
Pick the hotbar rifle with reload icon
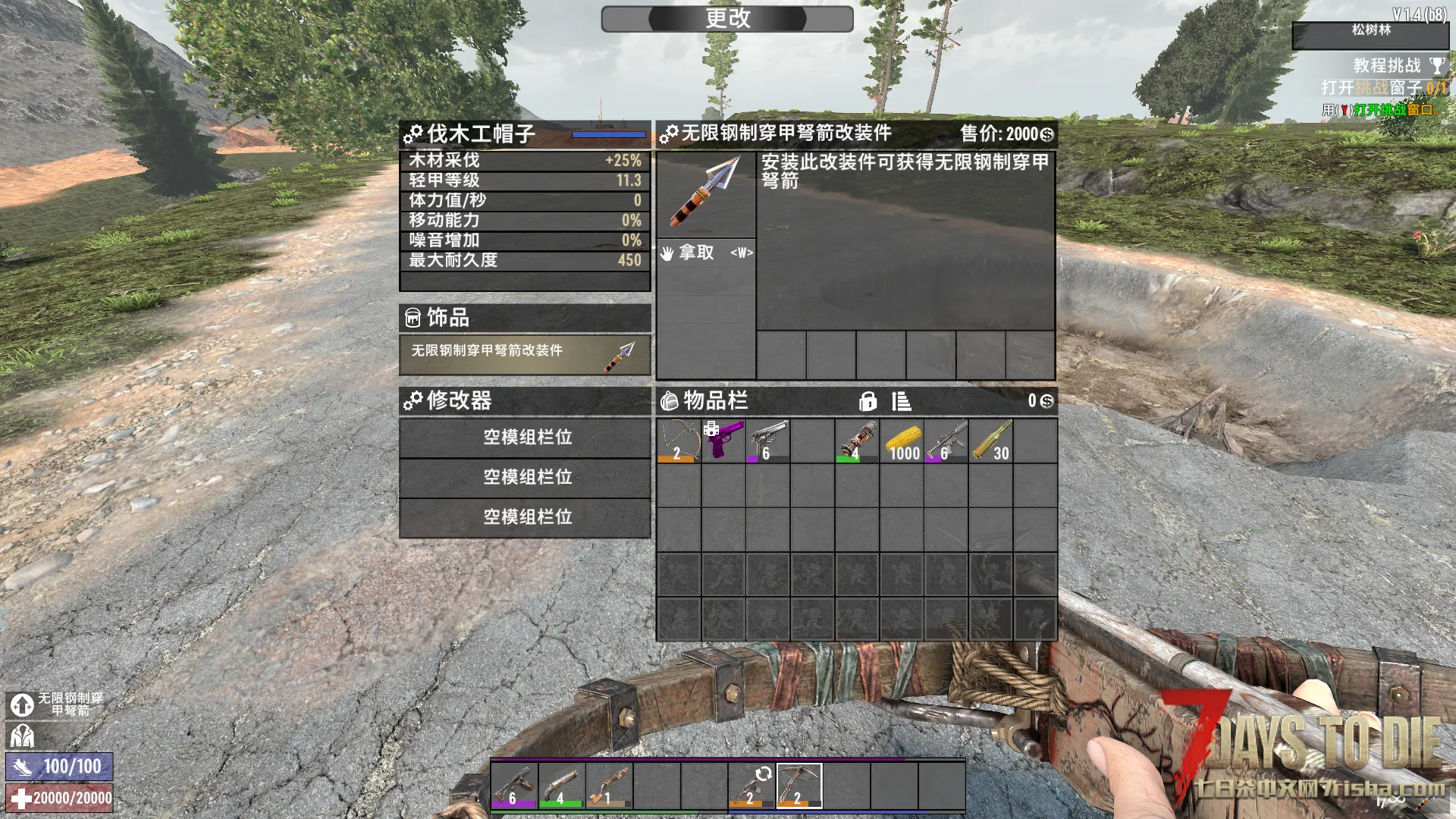(752, 785)
